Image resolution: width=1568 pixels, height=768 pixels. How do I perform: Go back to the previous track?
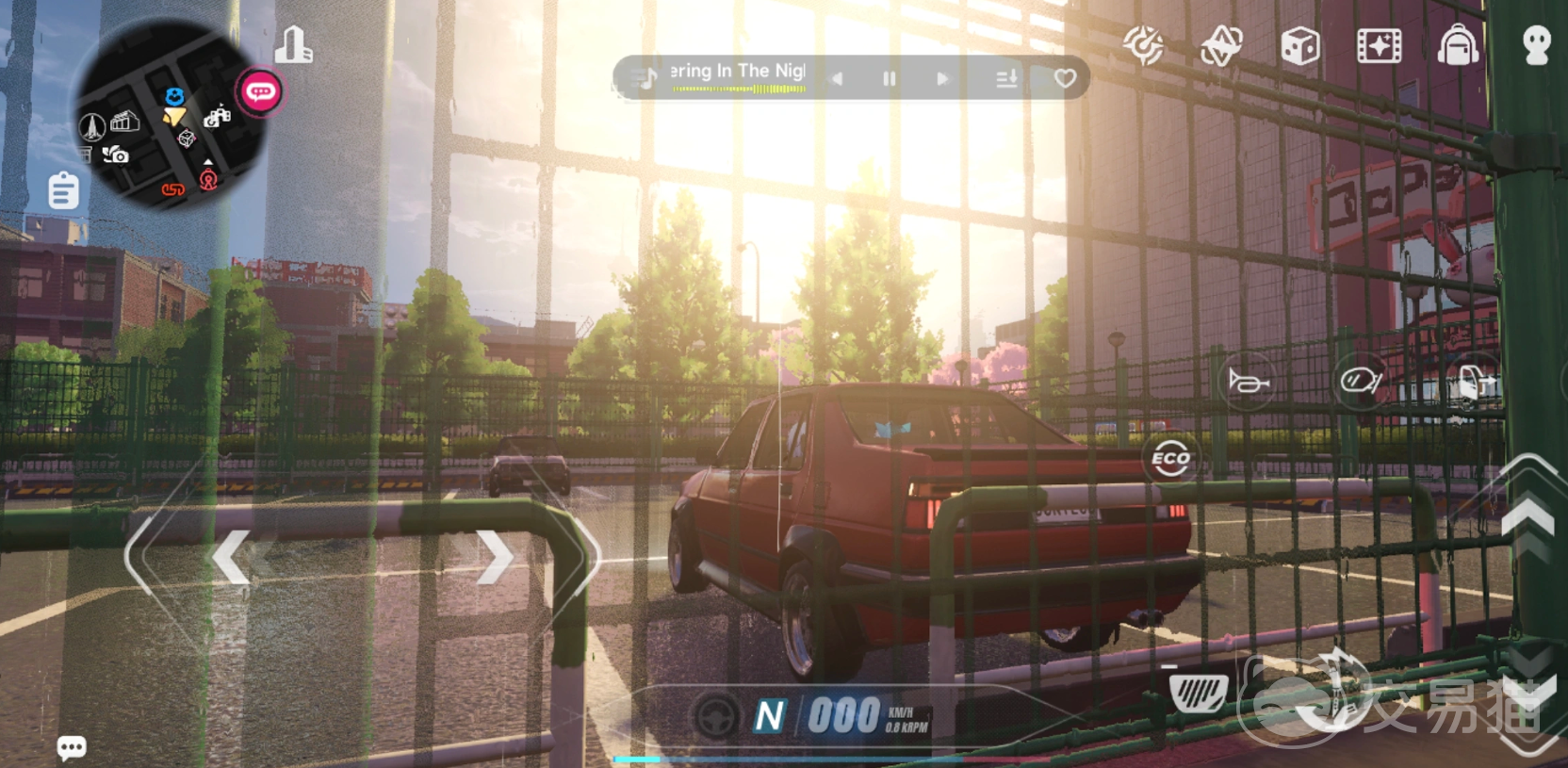tap(837, 79)
